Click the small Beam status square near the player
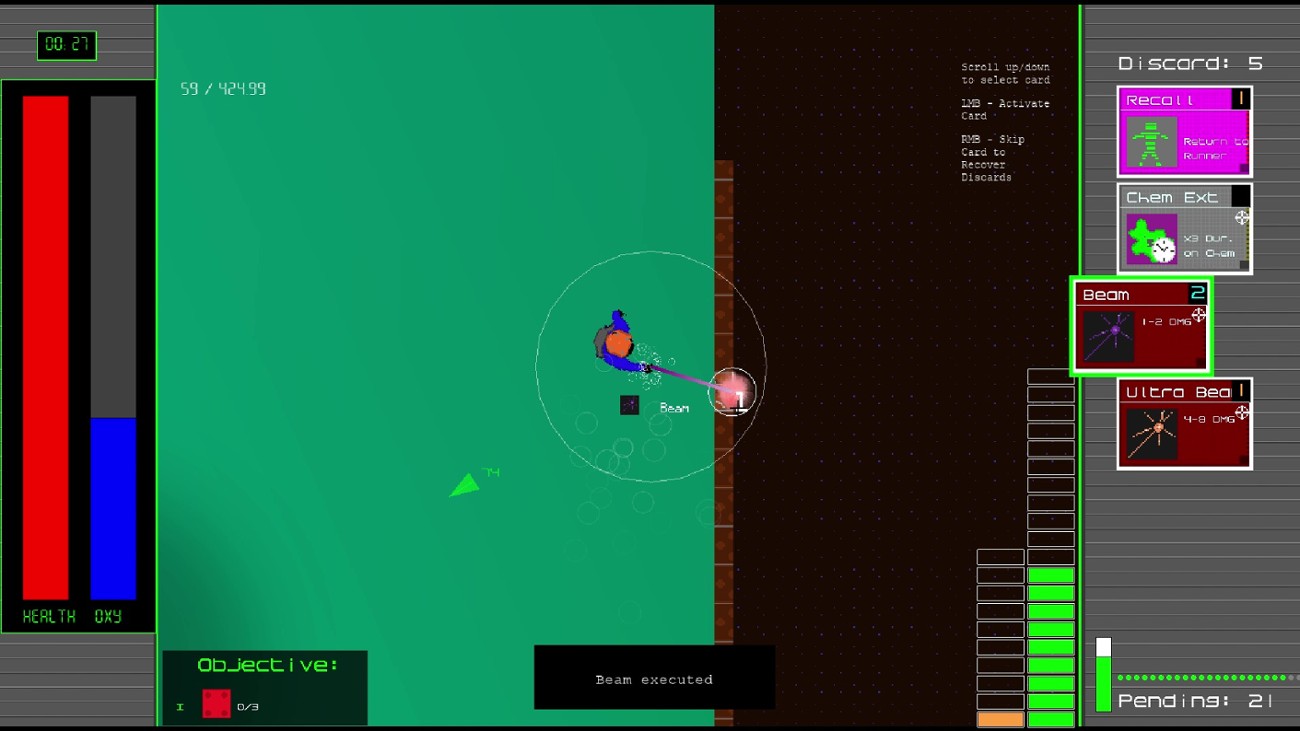1300x731 pixels. coord(629,404)
